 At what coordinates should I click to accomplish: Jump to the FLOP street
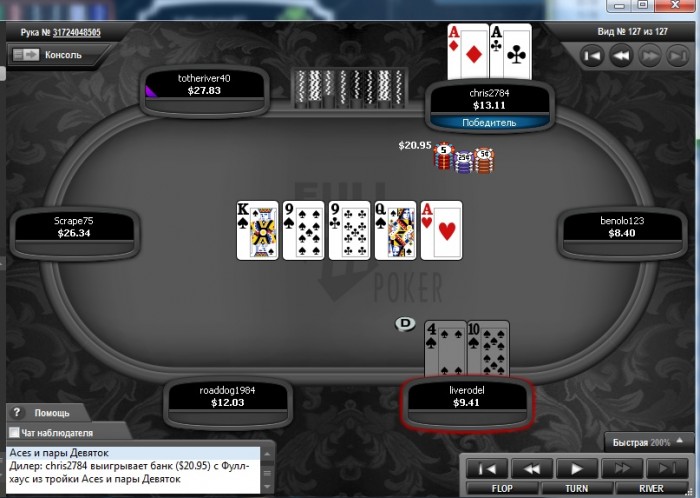pyautogui.click(x=503, y=488)
